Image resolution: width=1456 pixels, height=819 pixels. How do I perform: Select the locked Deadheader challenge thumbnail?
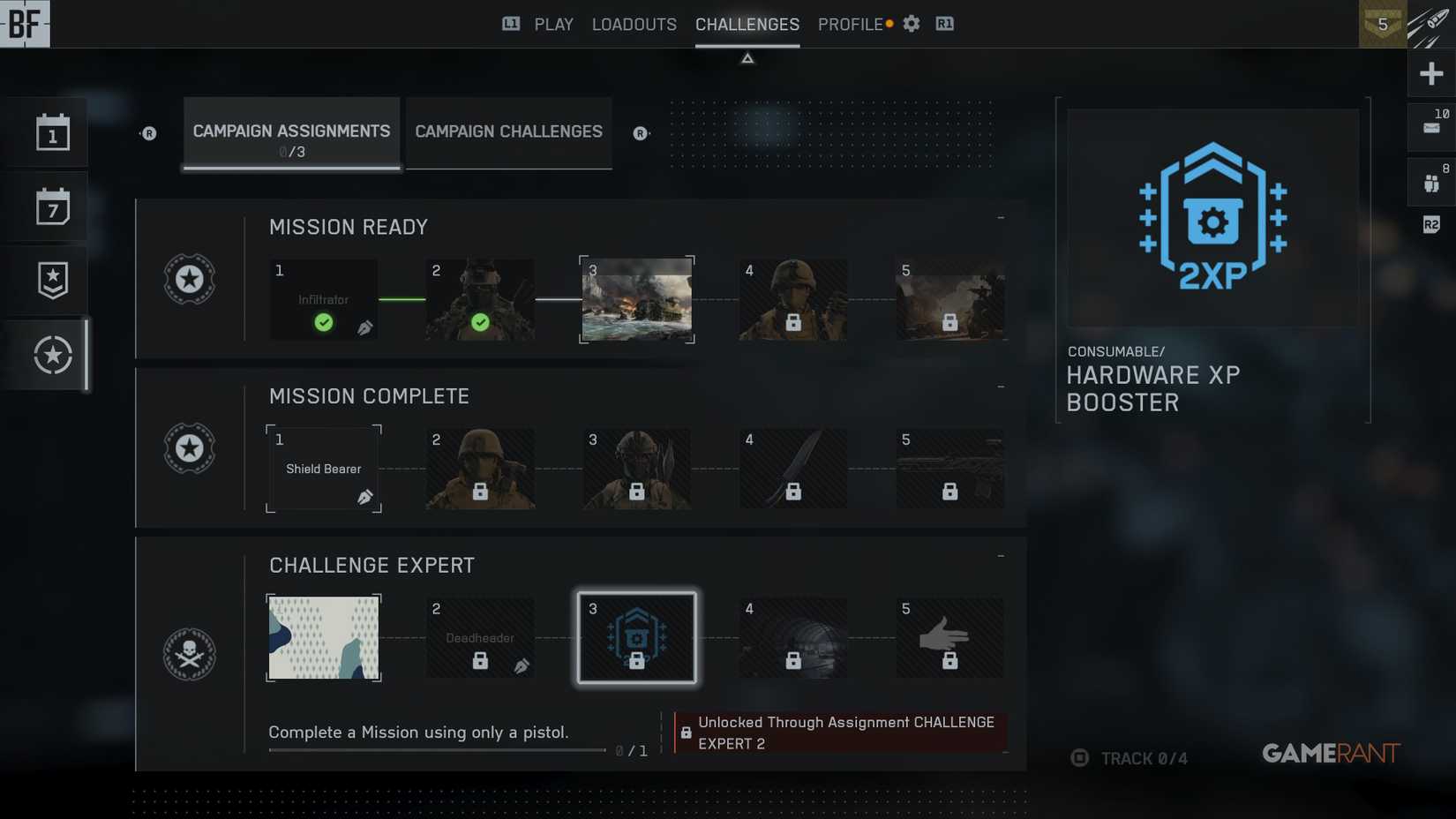pos(479,637)
